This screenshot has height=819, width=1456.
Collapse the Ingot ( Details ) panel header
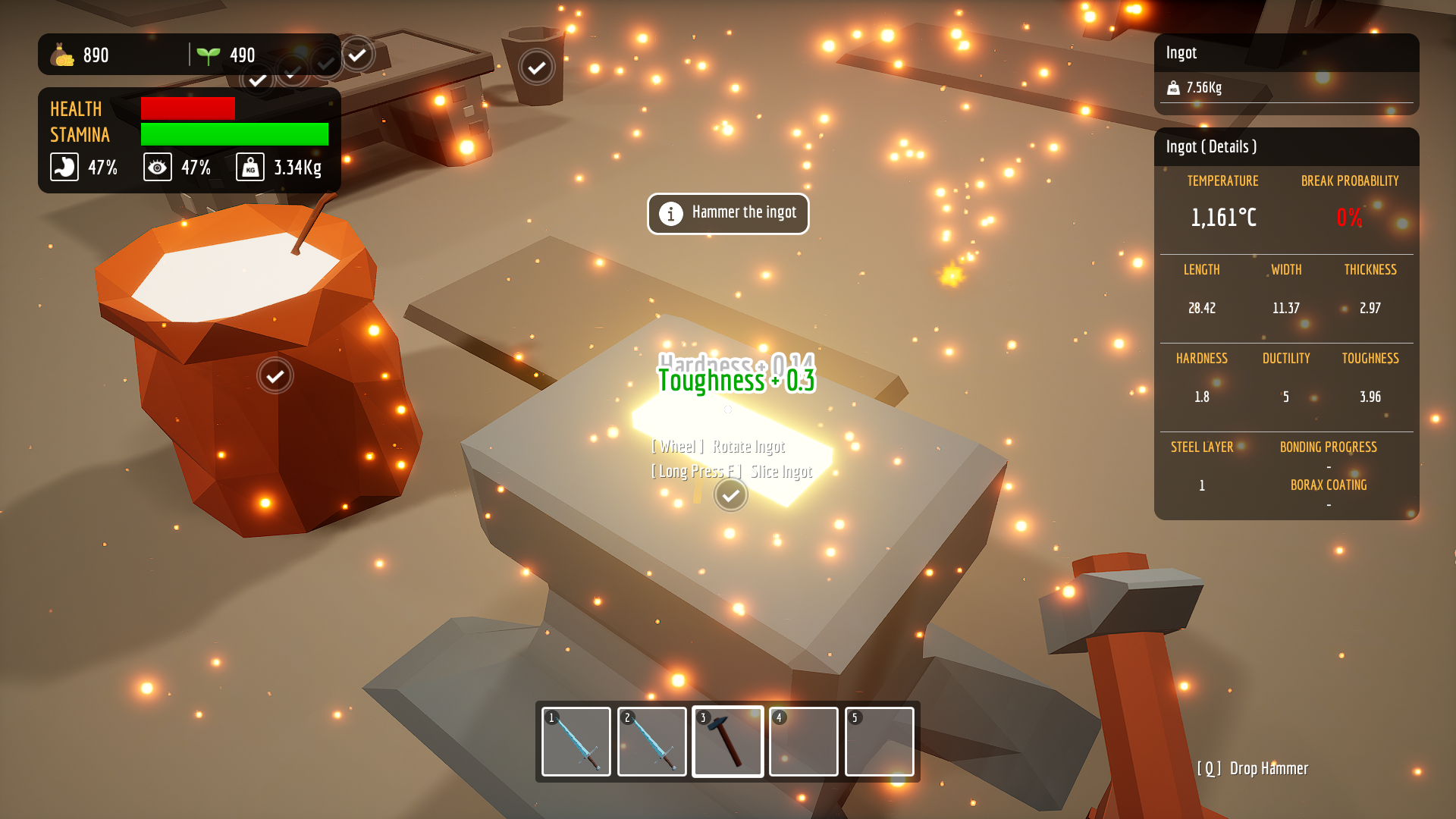pos(1211,146)
